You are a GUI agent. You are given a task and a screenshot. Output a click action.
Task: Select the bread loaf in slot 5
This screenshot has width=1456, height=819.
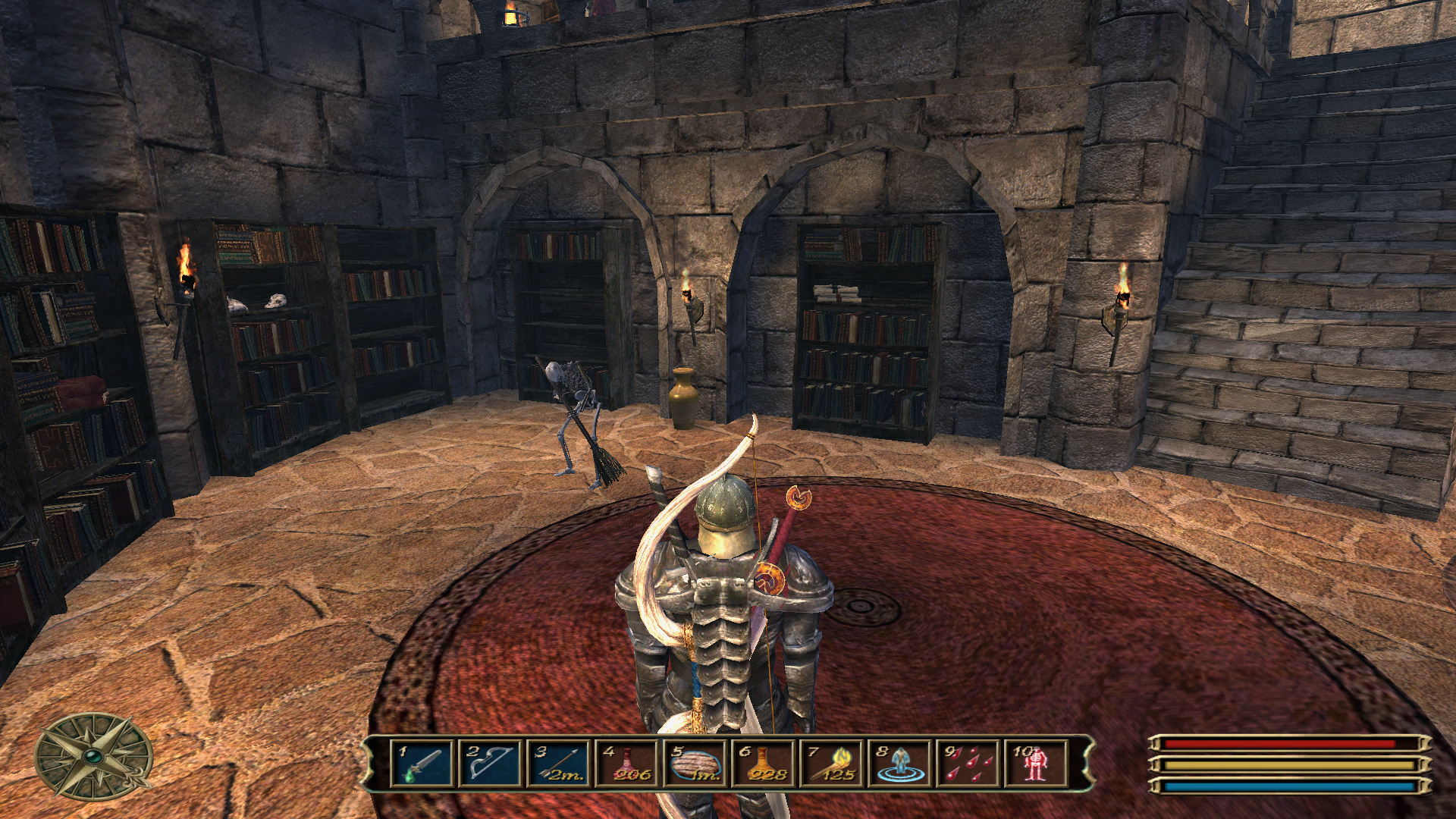[x=695, y=763]
